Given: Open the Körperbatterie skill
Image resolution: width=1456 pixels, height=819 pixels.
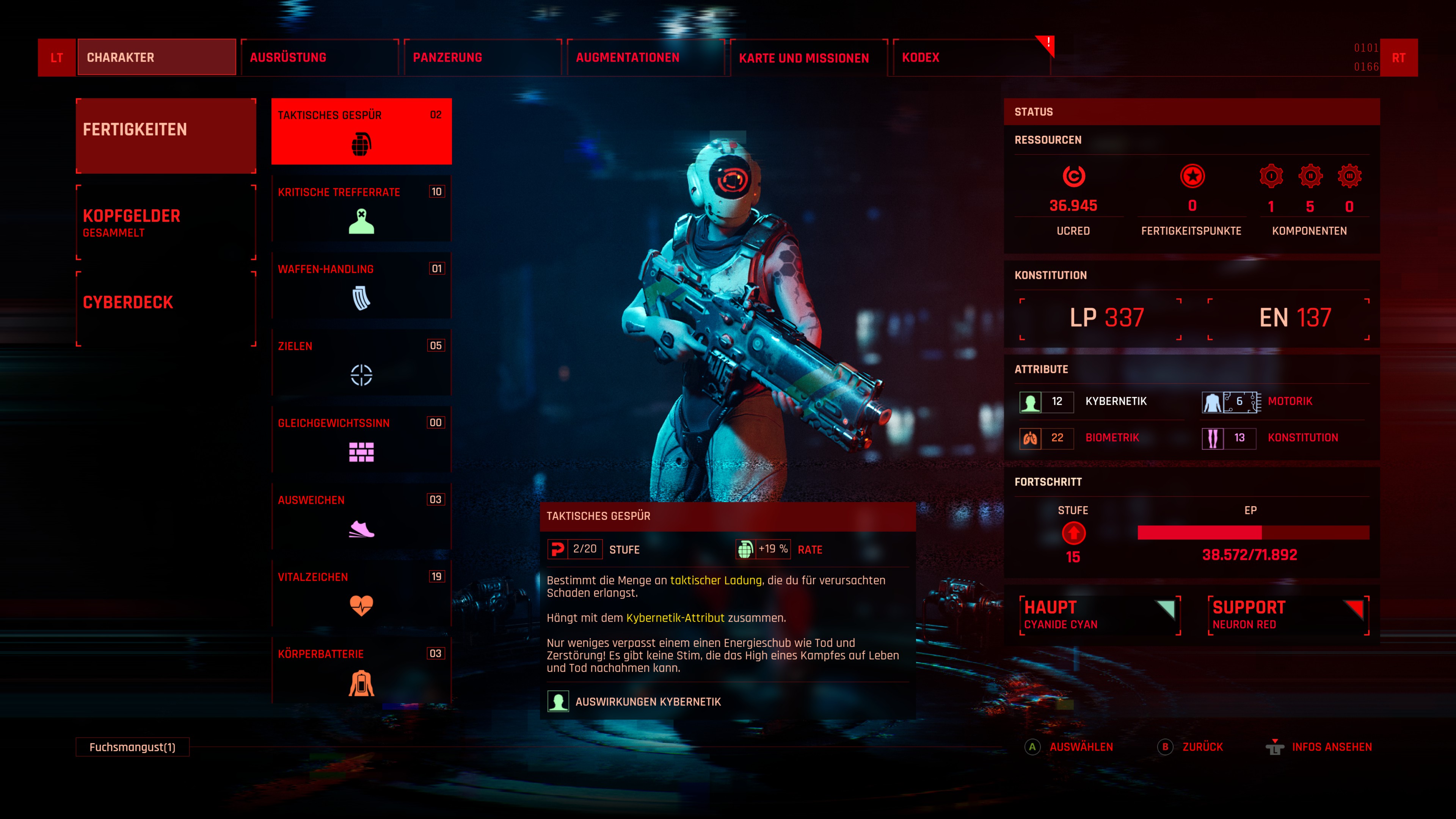Looking at the screenshot, I should pyautogui.click(x=361, y=670).
